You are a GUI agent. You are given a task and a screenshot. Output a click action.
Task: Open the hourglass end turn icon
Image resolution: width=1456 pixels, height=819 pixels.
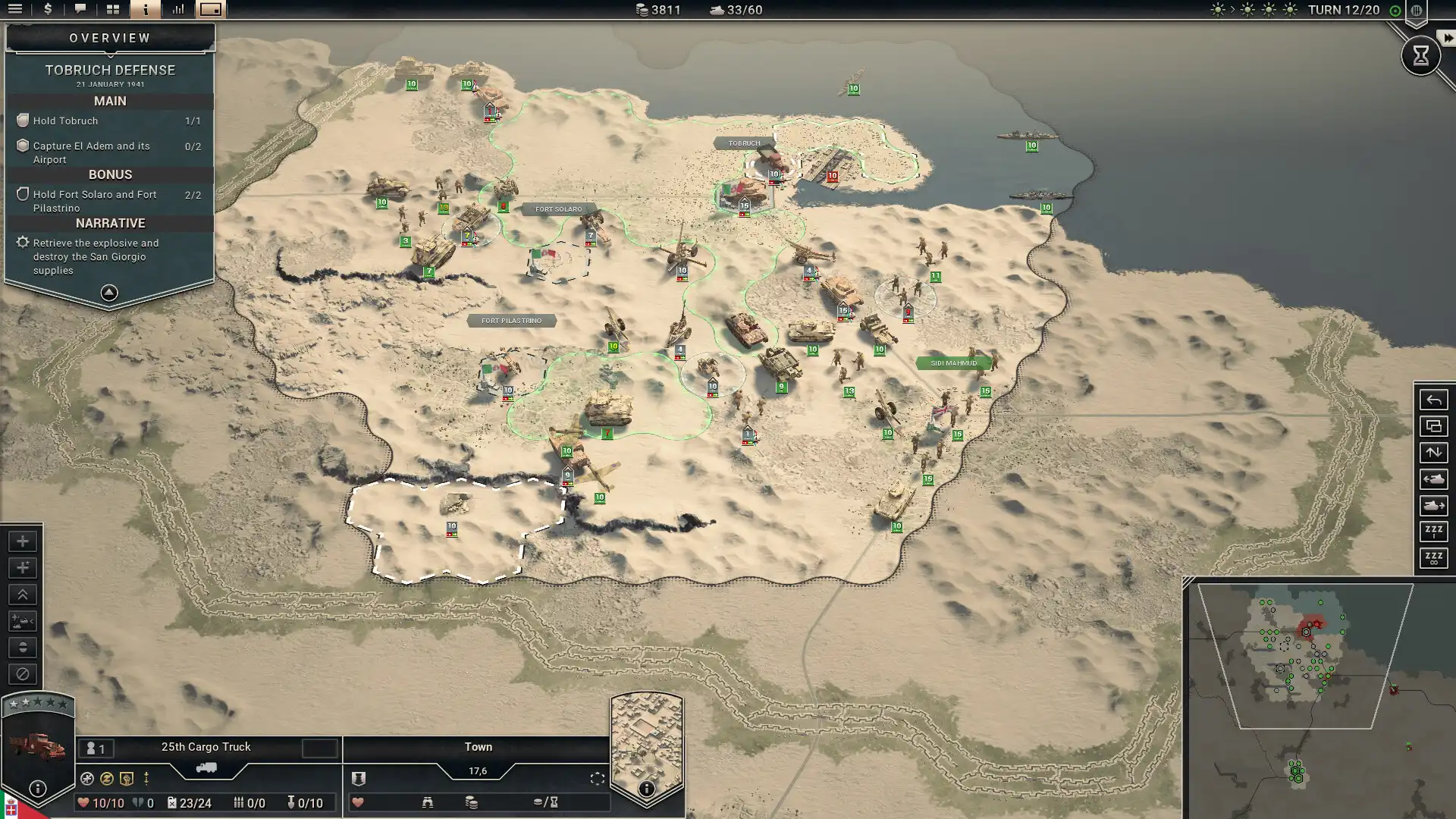pos(1420,55)
